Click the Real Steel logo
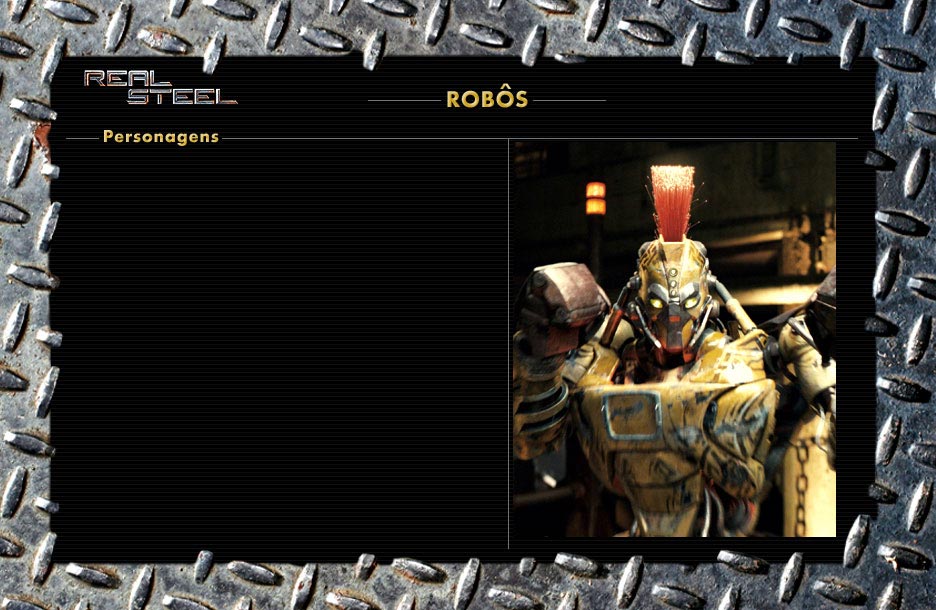The height and width of the screenshot is (610, 936). coord(160,88)
